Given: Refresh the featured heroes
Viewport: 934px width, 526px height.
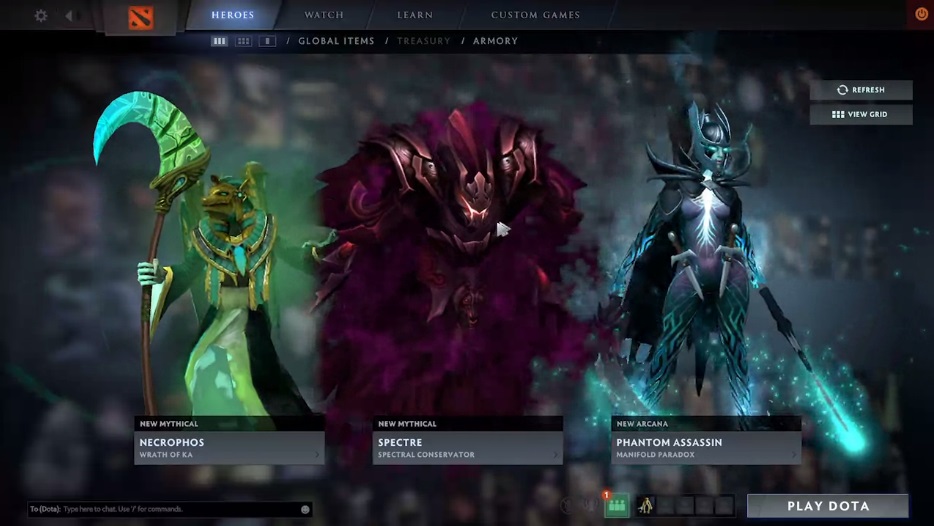Looking at the screenshot, I should click(x=861, y=90).
